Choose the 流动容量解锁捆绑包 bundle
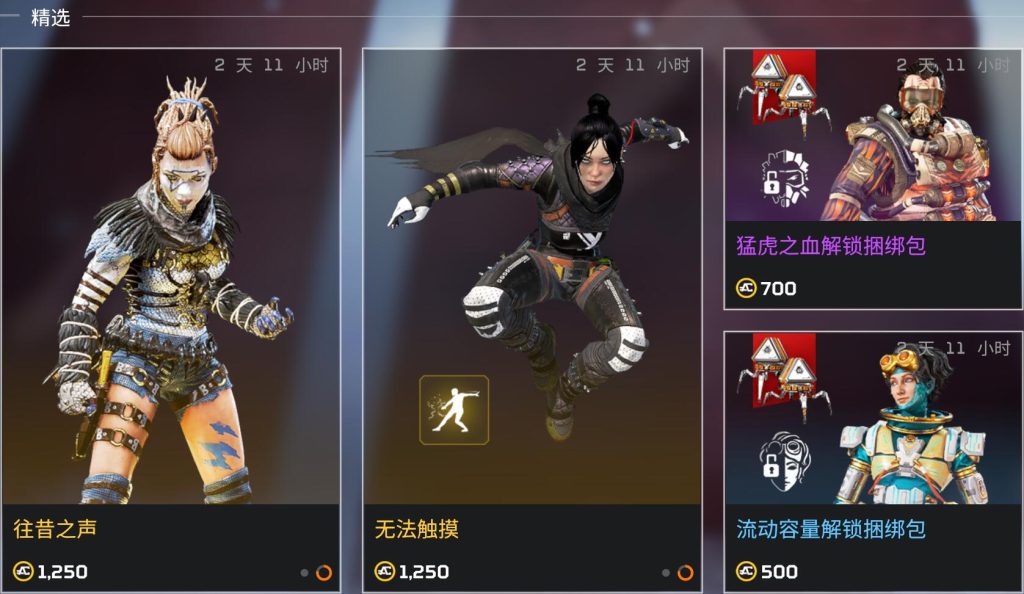 (x=859, y=460)
